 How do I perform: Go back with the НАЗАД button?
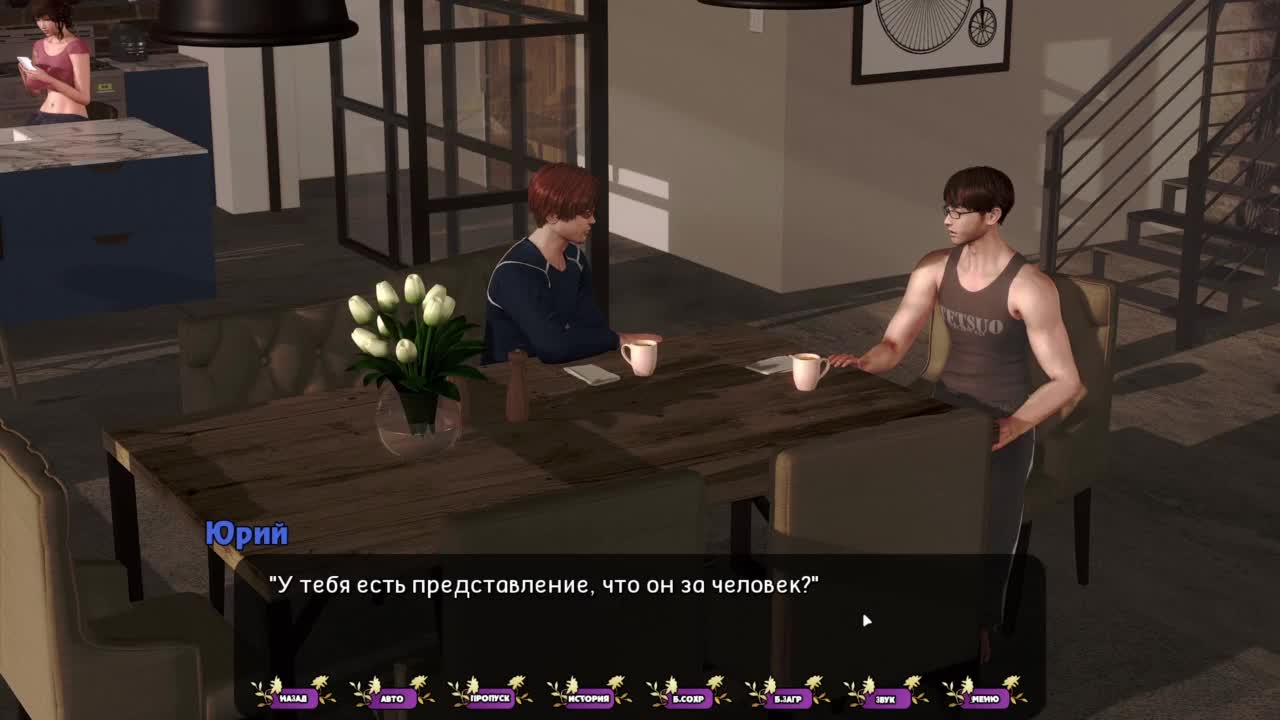point(293,698)
